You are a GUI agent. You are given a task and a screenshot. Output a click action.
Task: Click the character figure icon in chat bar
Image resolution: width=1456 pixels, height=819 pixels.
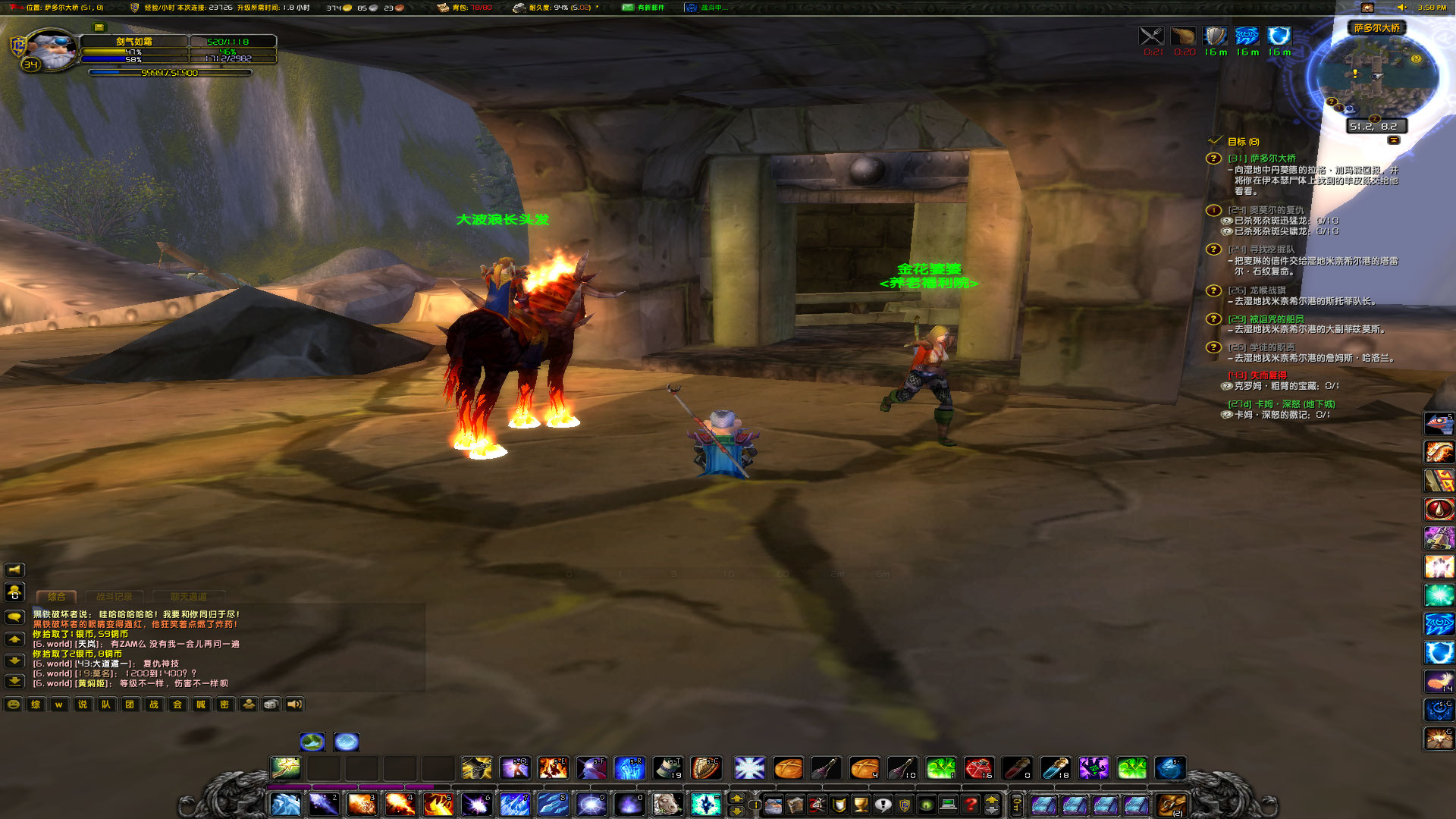[x=249, y=704]
